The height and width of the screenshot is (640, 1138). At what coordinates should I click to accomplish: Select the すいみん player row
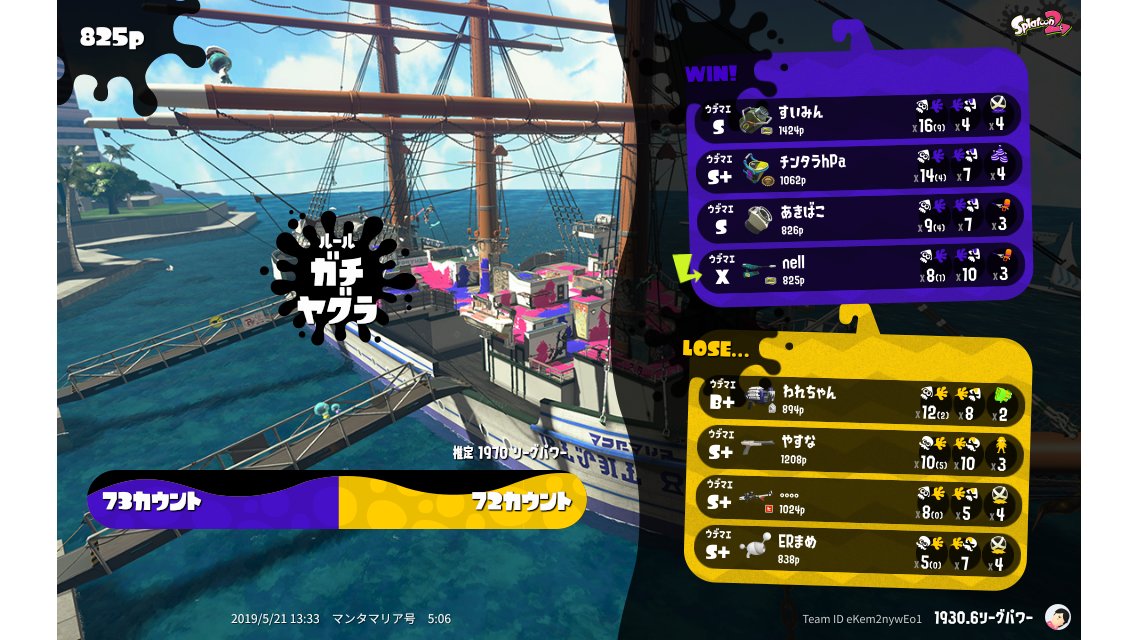860,116
